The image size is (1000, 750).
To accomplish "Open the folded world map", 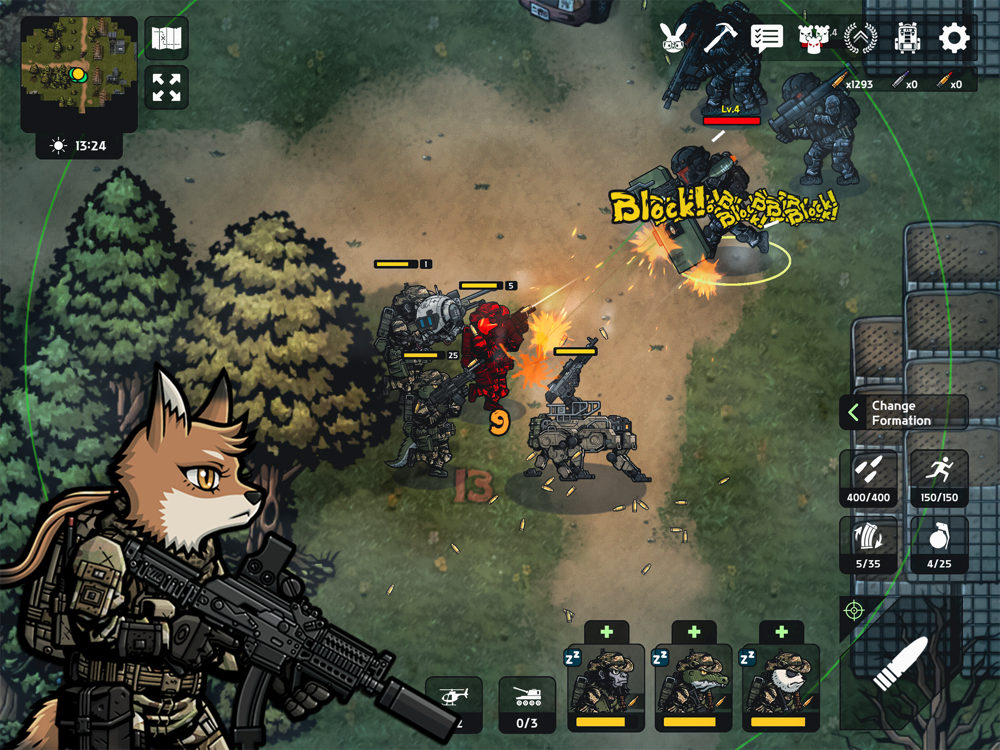I will point(166,39).
